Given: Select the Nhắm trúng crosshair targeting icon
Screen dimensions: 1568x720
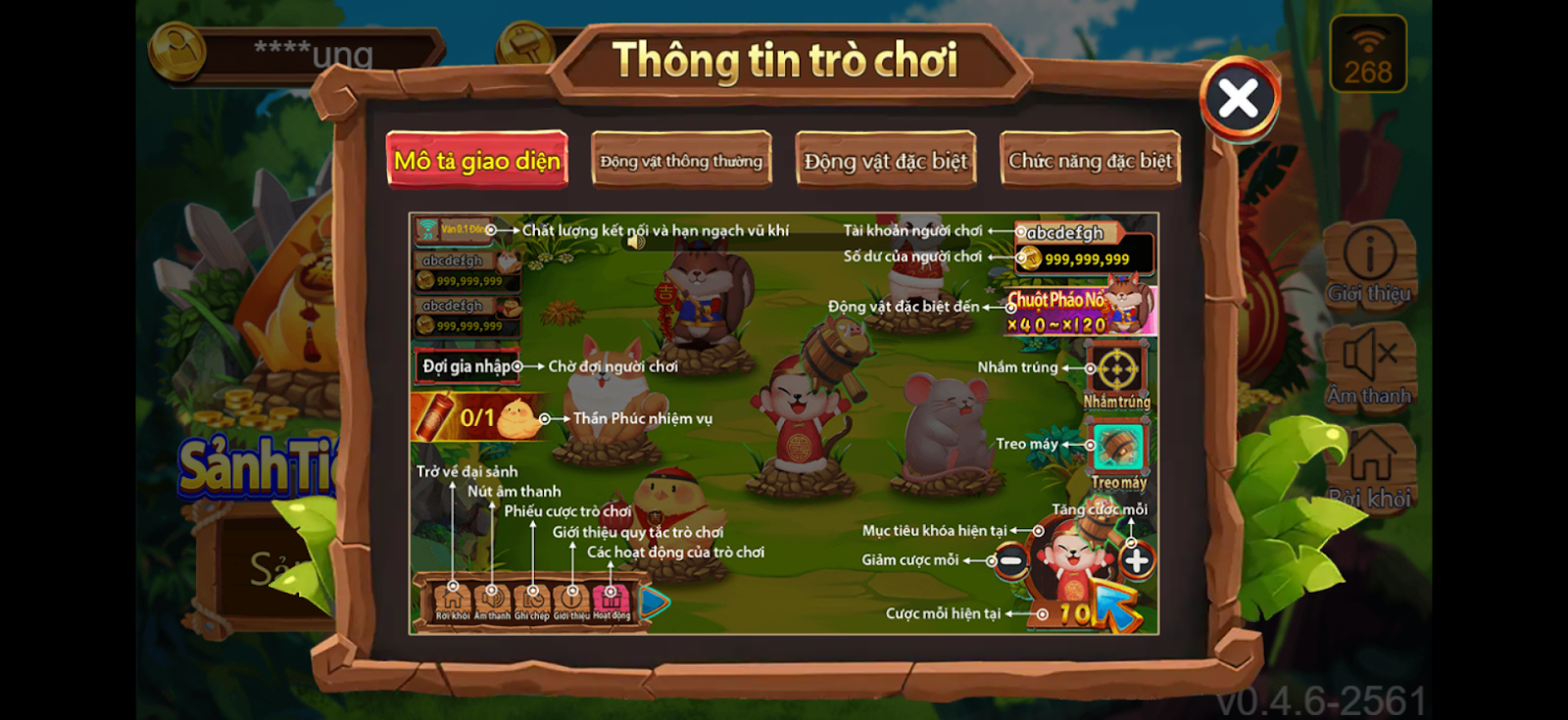Looking at the screenshot, I should [1117, 367].
